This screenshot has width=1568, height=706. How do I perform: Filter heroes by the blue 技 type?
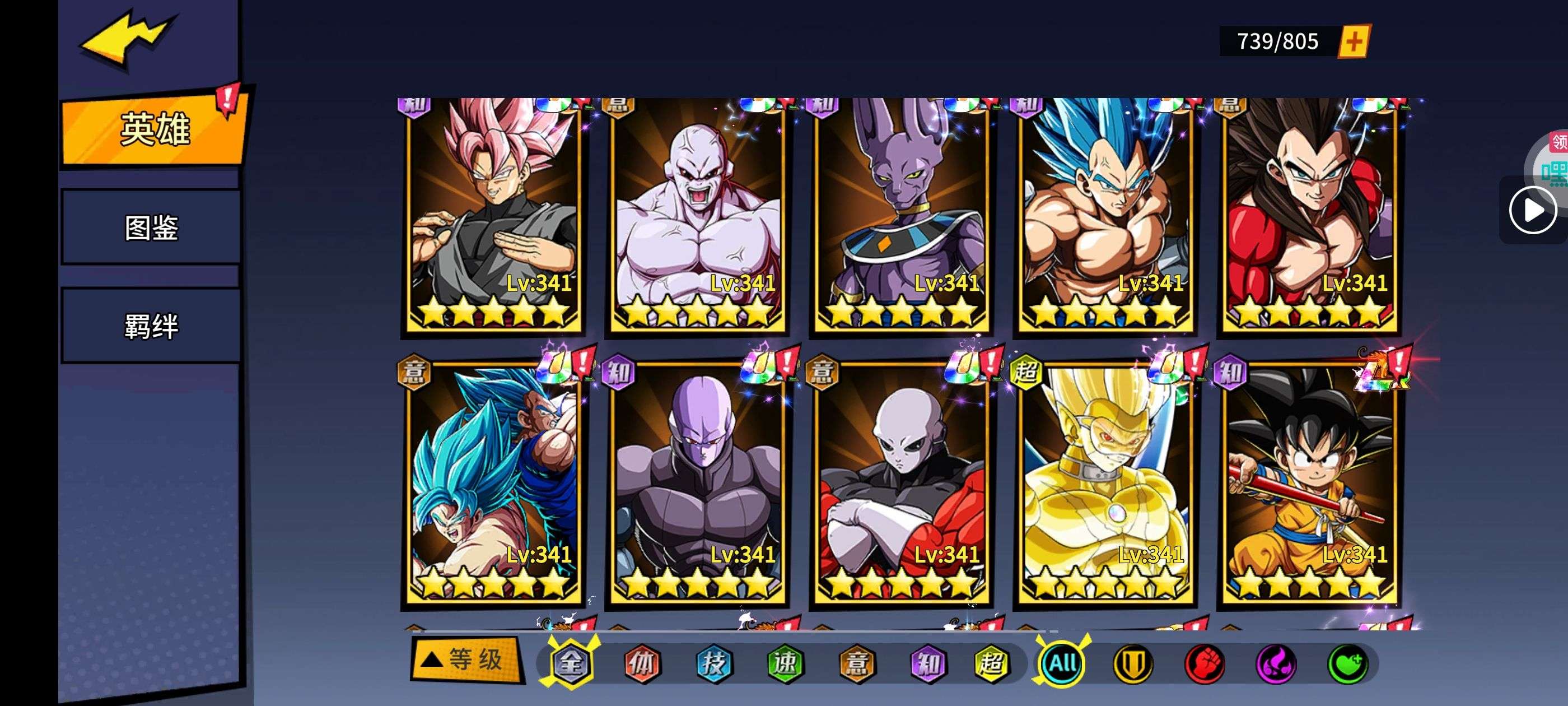point(713,663)
